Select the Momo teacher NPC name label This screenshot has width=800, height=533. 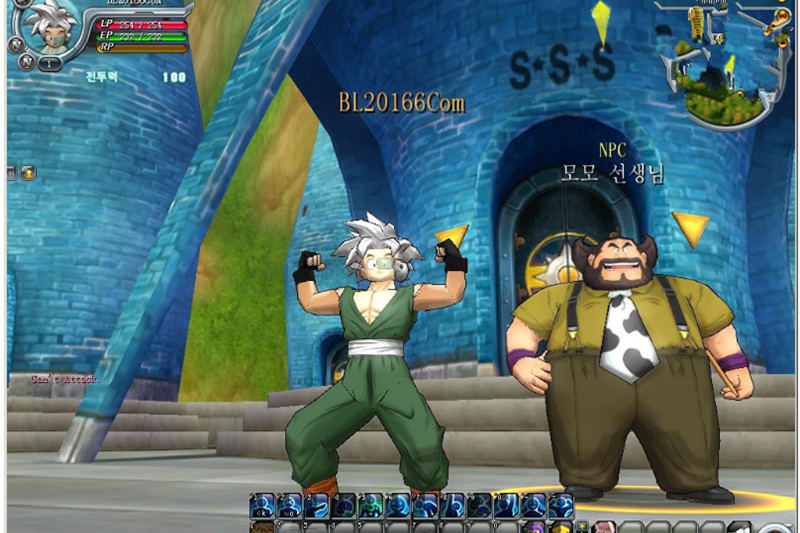pyautogui.click(x=613, y=173)
